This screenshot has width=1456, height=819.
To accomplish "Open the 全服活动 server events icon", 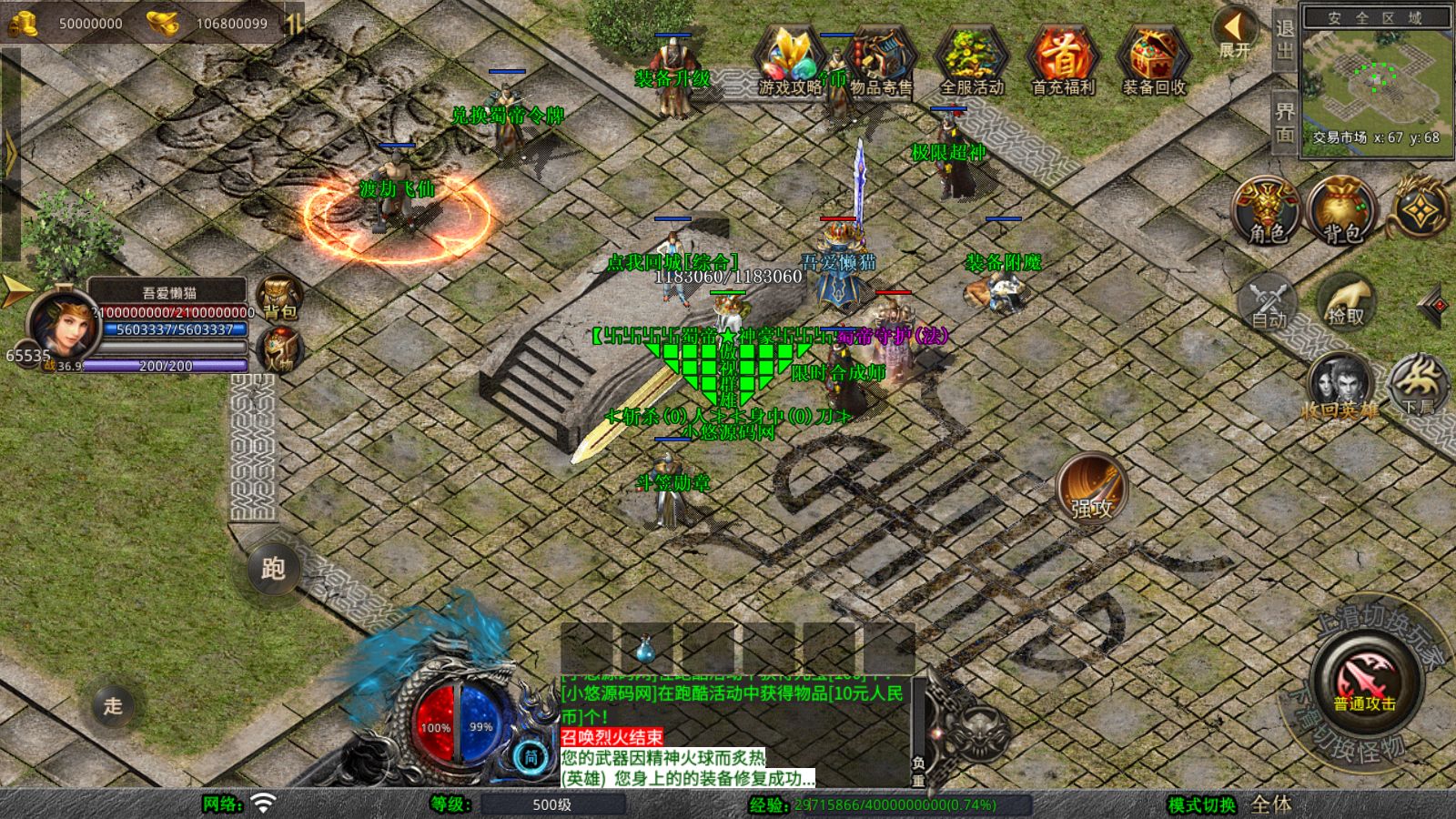I will click(972, 60).
